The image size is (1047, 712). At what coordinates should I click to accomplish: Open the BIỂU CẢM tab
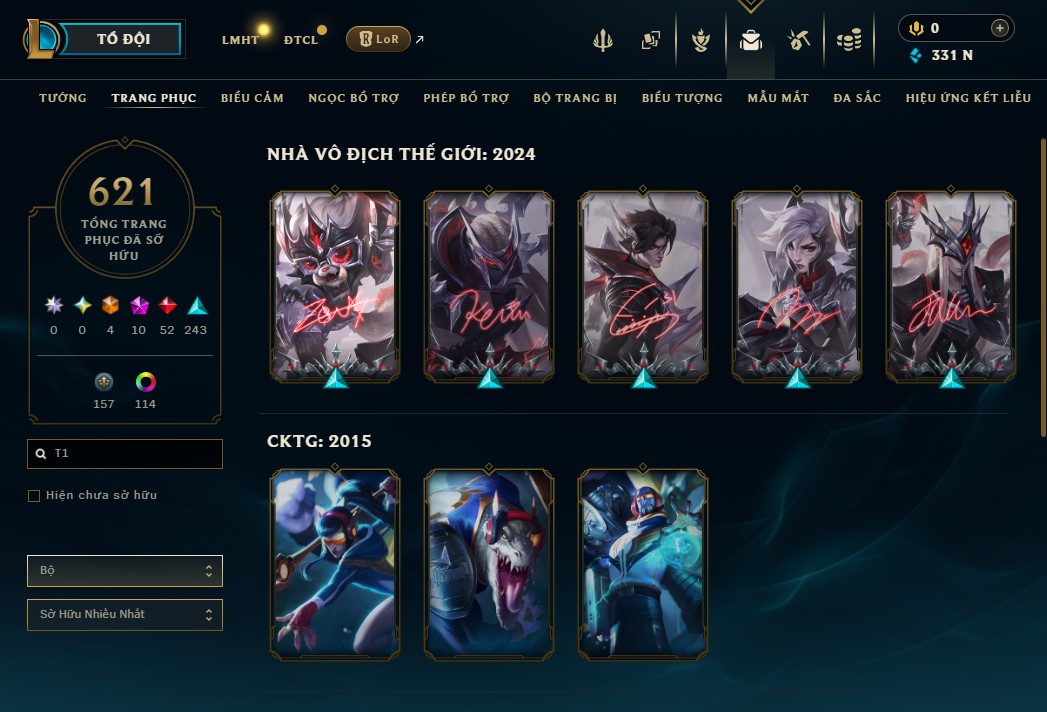click(252, 98)
